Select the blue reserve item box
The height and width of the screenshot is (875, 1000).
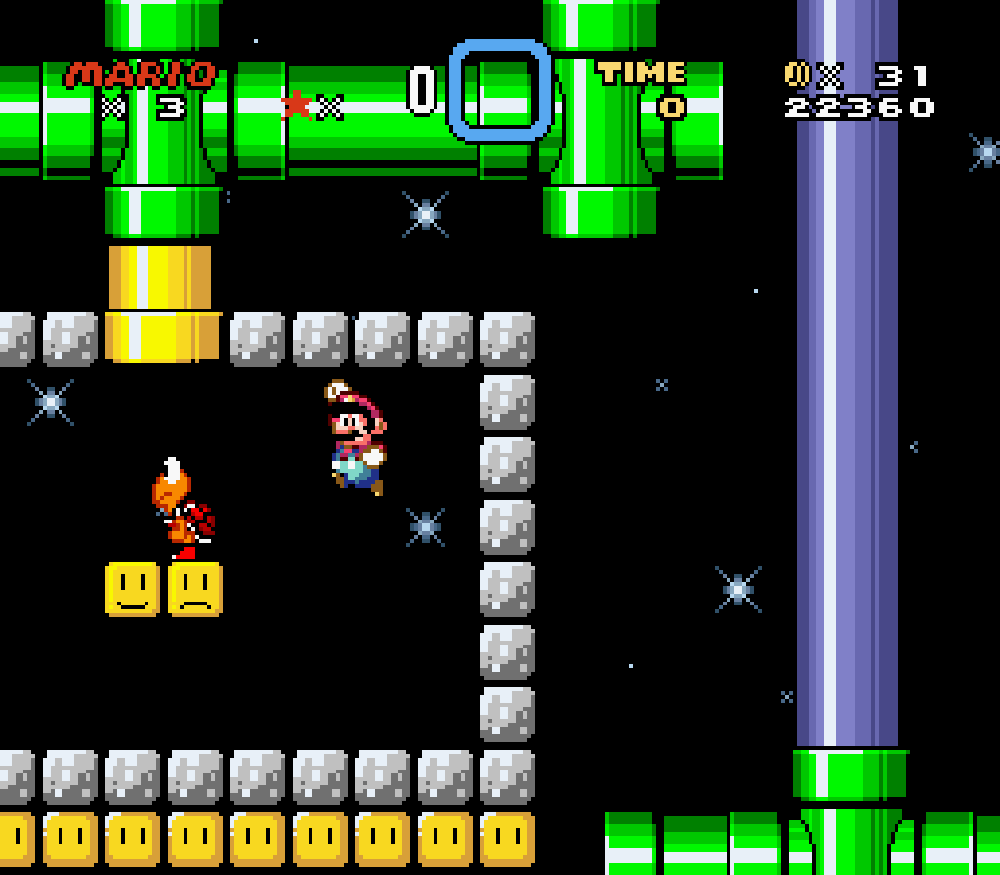[x=500, y=90]
